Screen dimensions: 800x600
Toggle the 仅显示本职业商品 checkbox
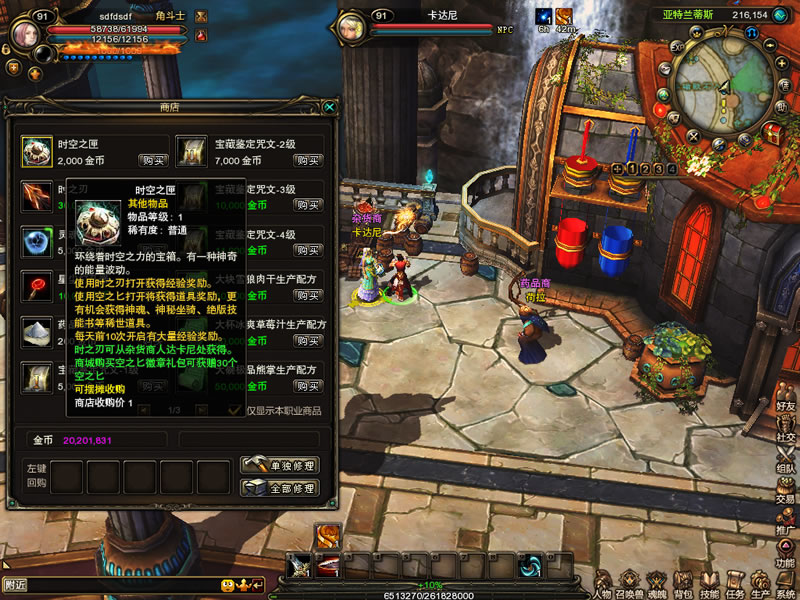click(x=234, y=410)
